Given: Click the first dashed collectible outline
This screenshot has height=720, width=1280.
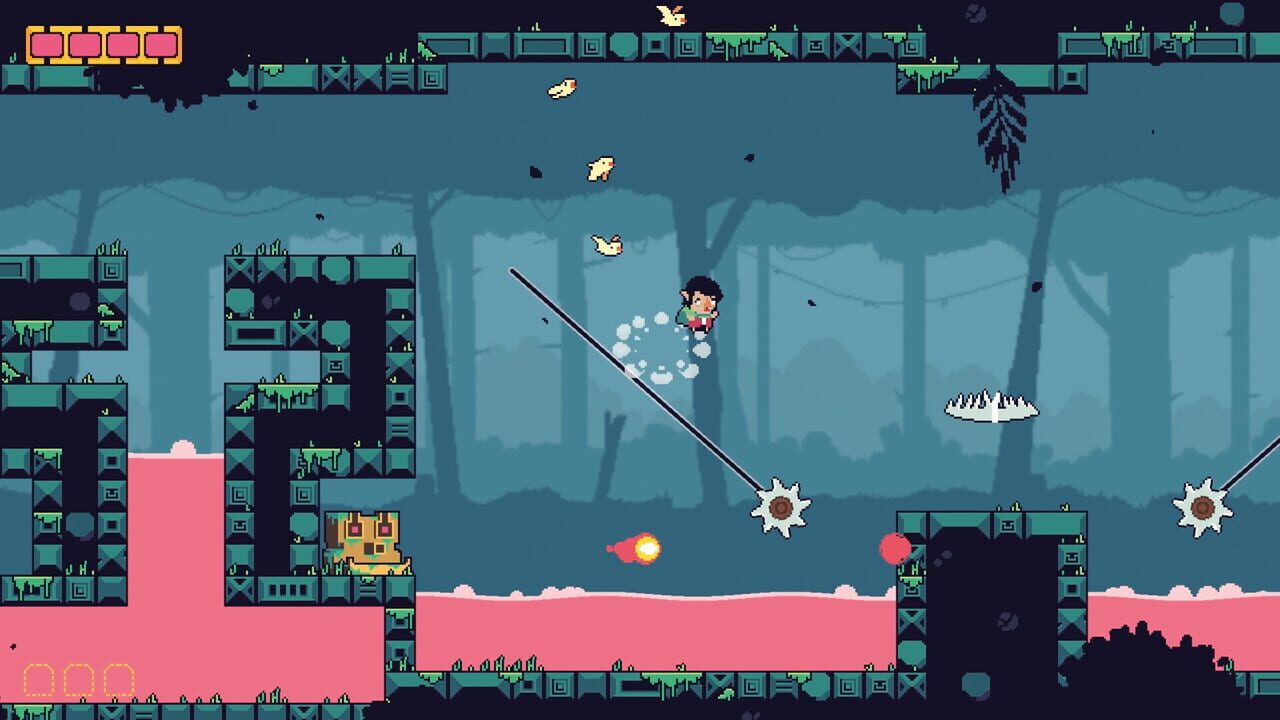Looking at the screenshot, I should (40, 680).
